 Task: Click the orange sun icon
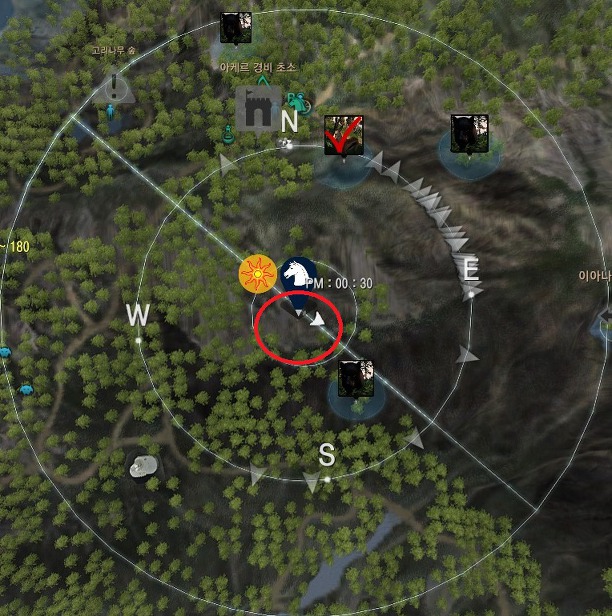[x=257, y=273]
